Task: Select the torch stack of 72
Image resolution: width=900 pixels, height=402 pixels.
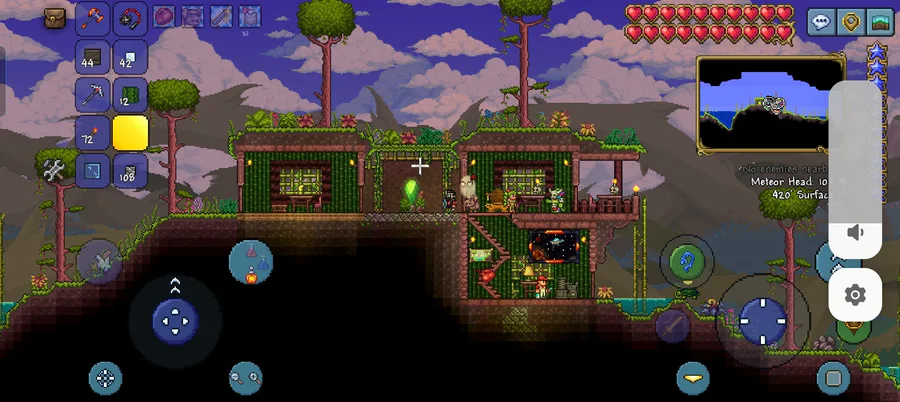Action: pos(94,133)
